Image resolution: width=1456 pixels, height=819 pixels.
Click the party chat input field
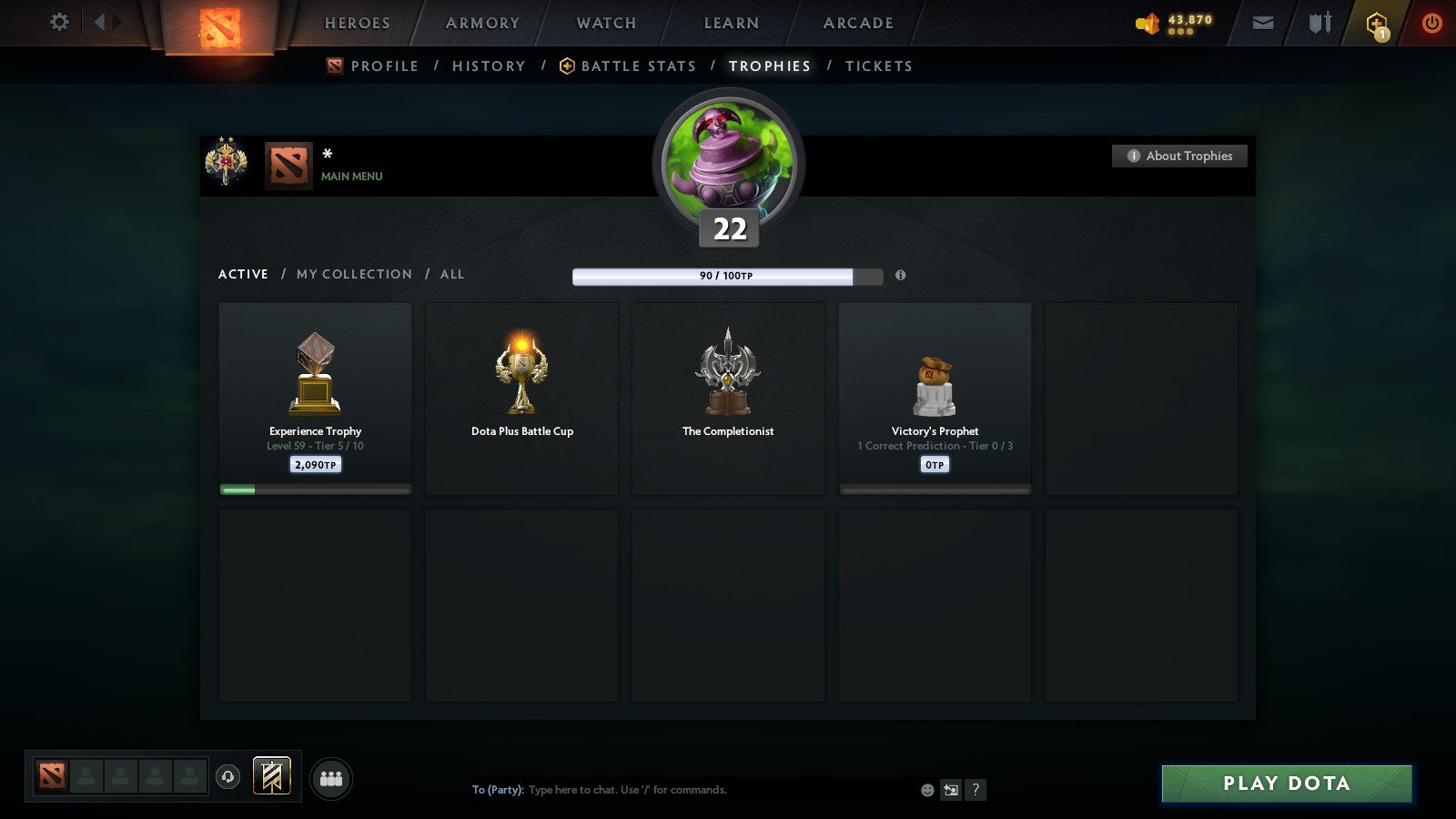pos(682,790)
